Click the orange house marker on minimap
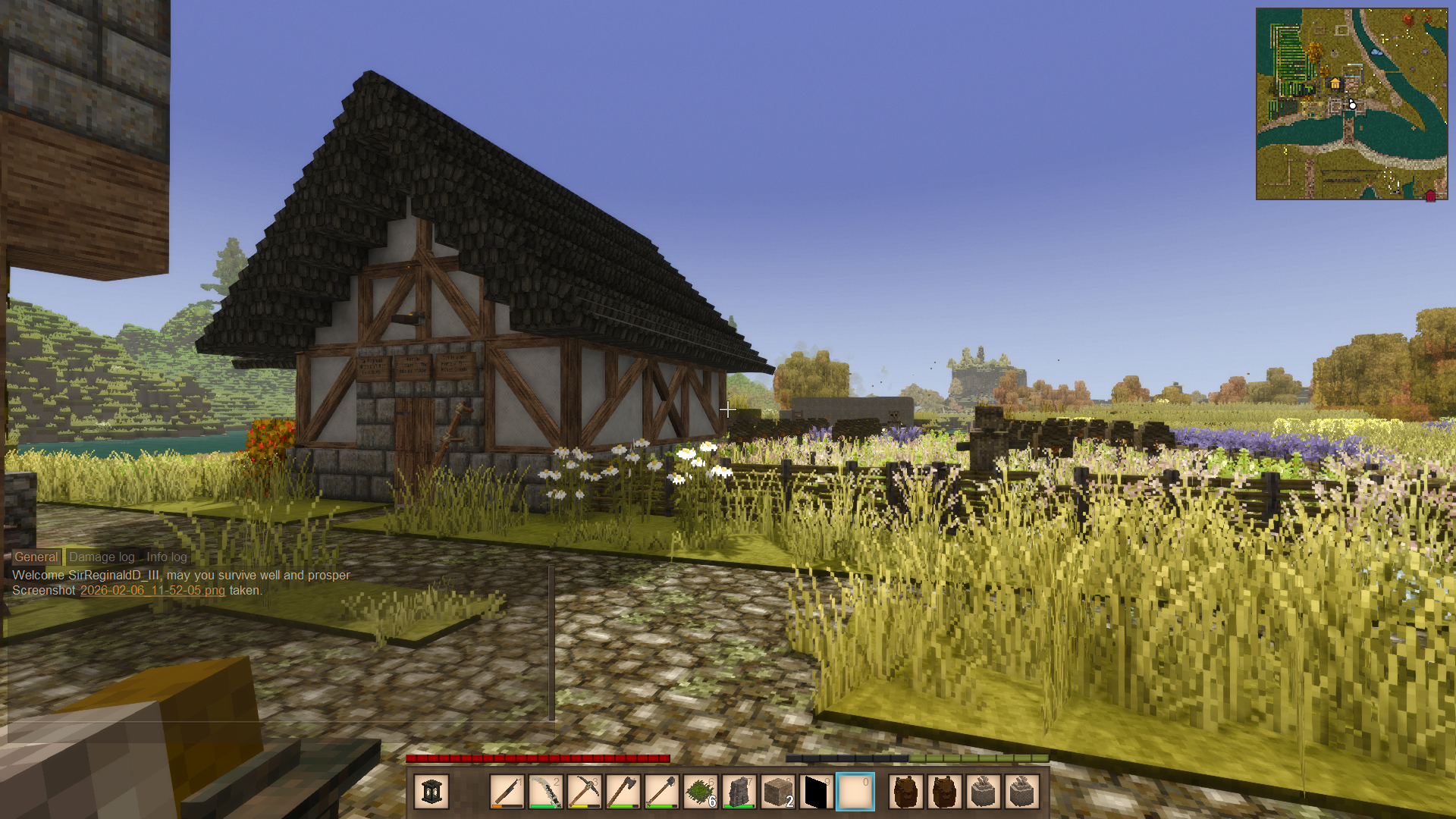 1335,83
